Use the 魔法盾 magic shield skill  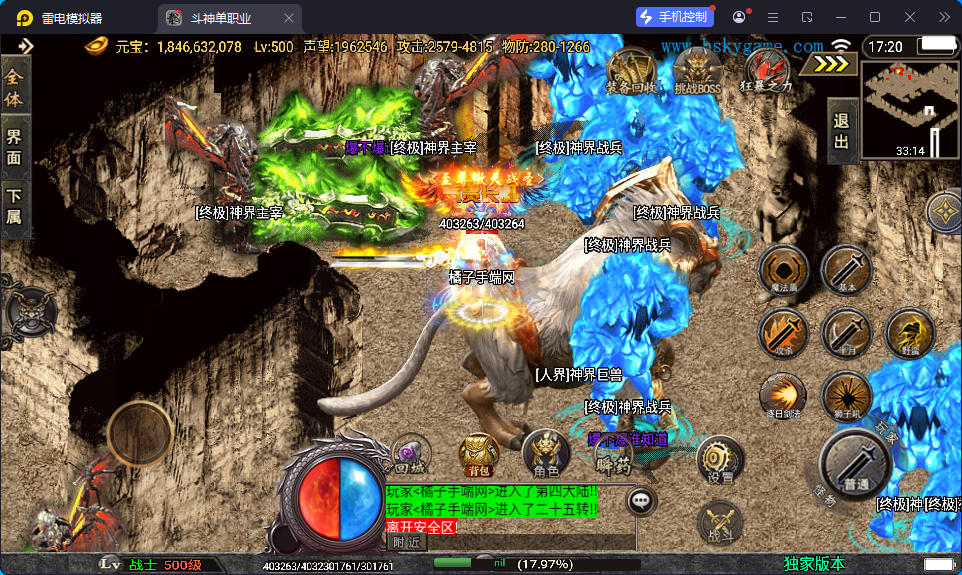tap(783, 271)
